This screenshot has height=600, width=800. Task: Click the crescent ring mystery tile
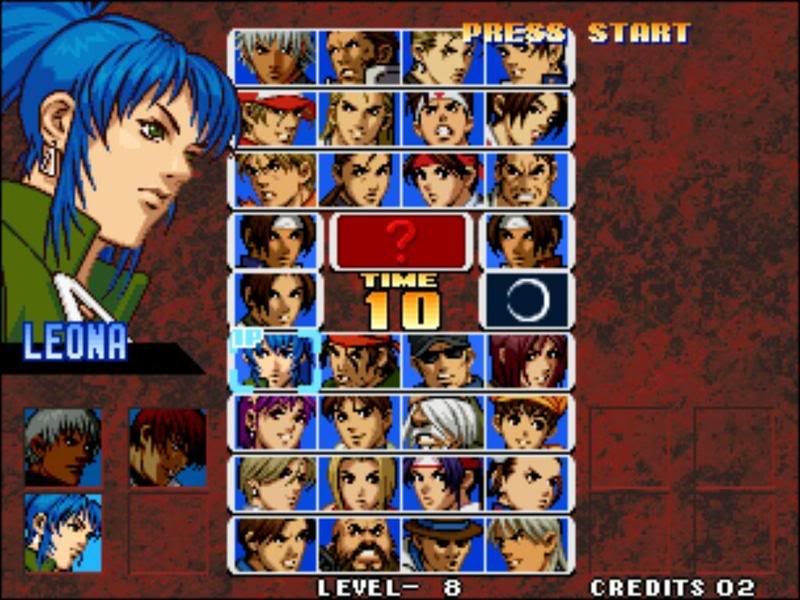pyautogui.click(x=527, y=300)
